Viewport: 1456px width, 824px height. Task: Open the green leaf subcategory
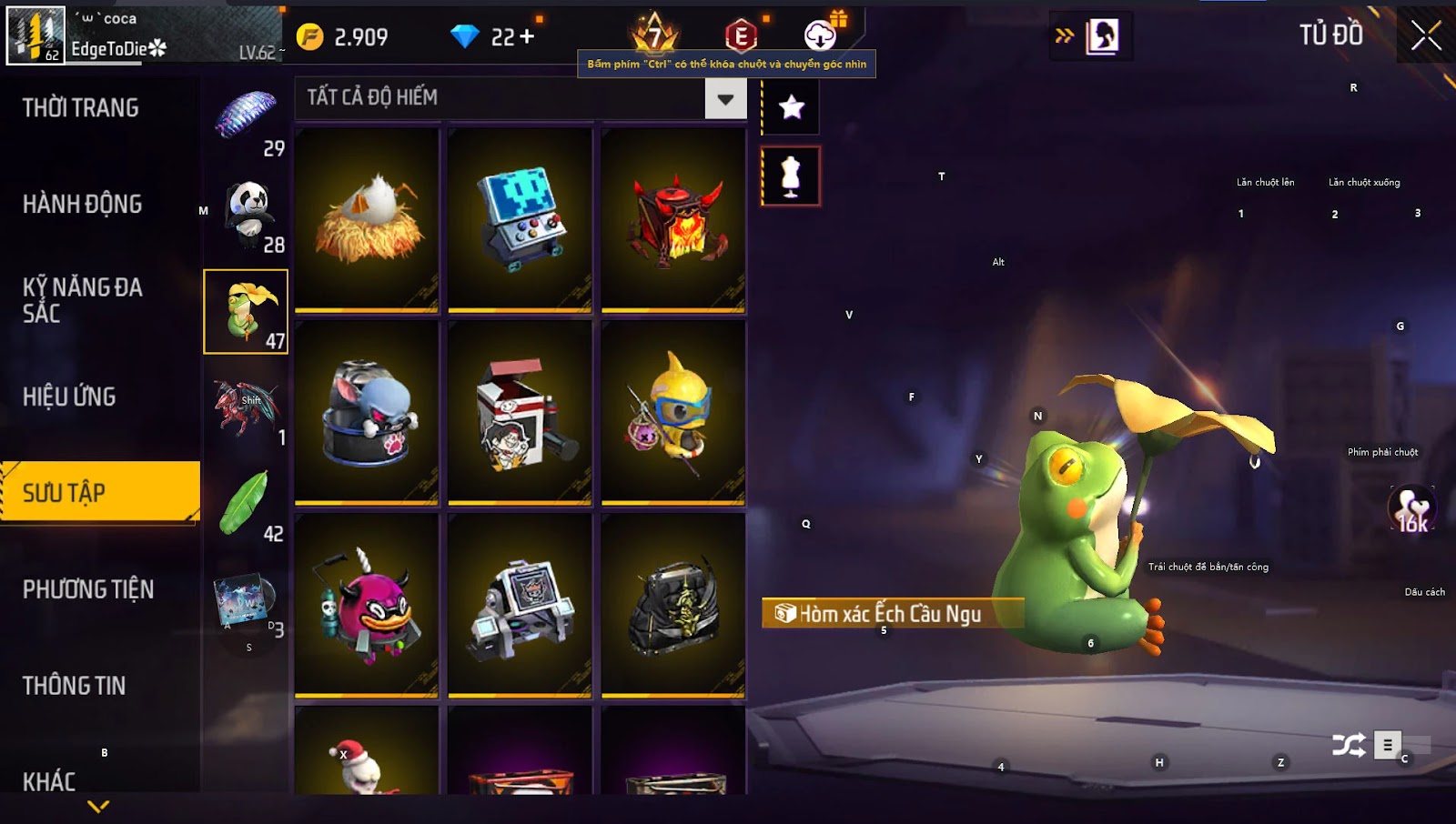(247, 504)
